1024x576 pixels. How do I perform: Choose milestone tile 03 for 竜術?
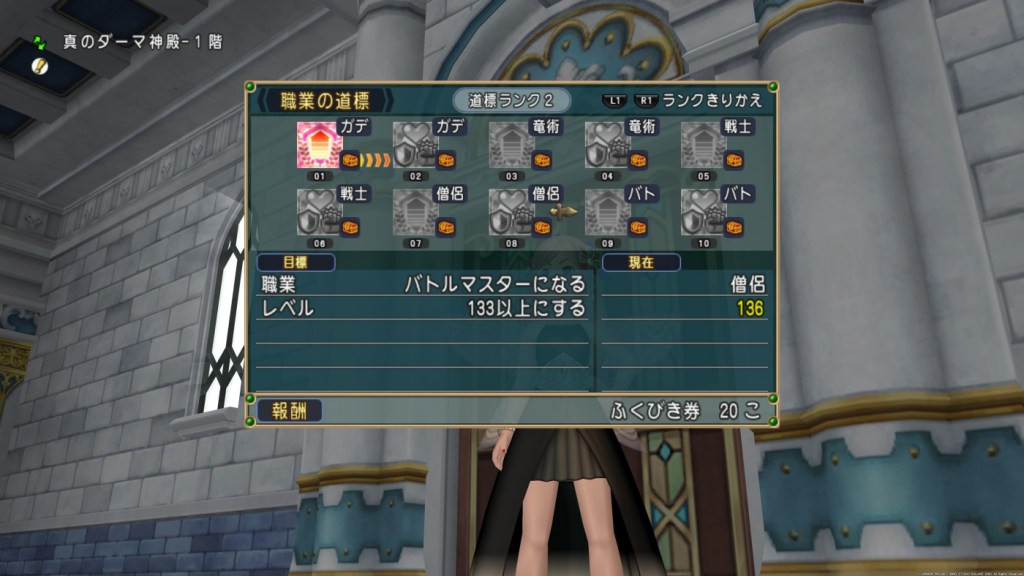point(512,145)
